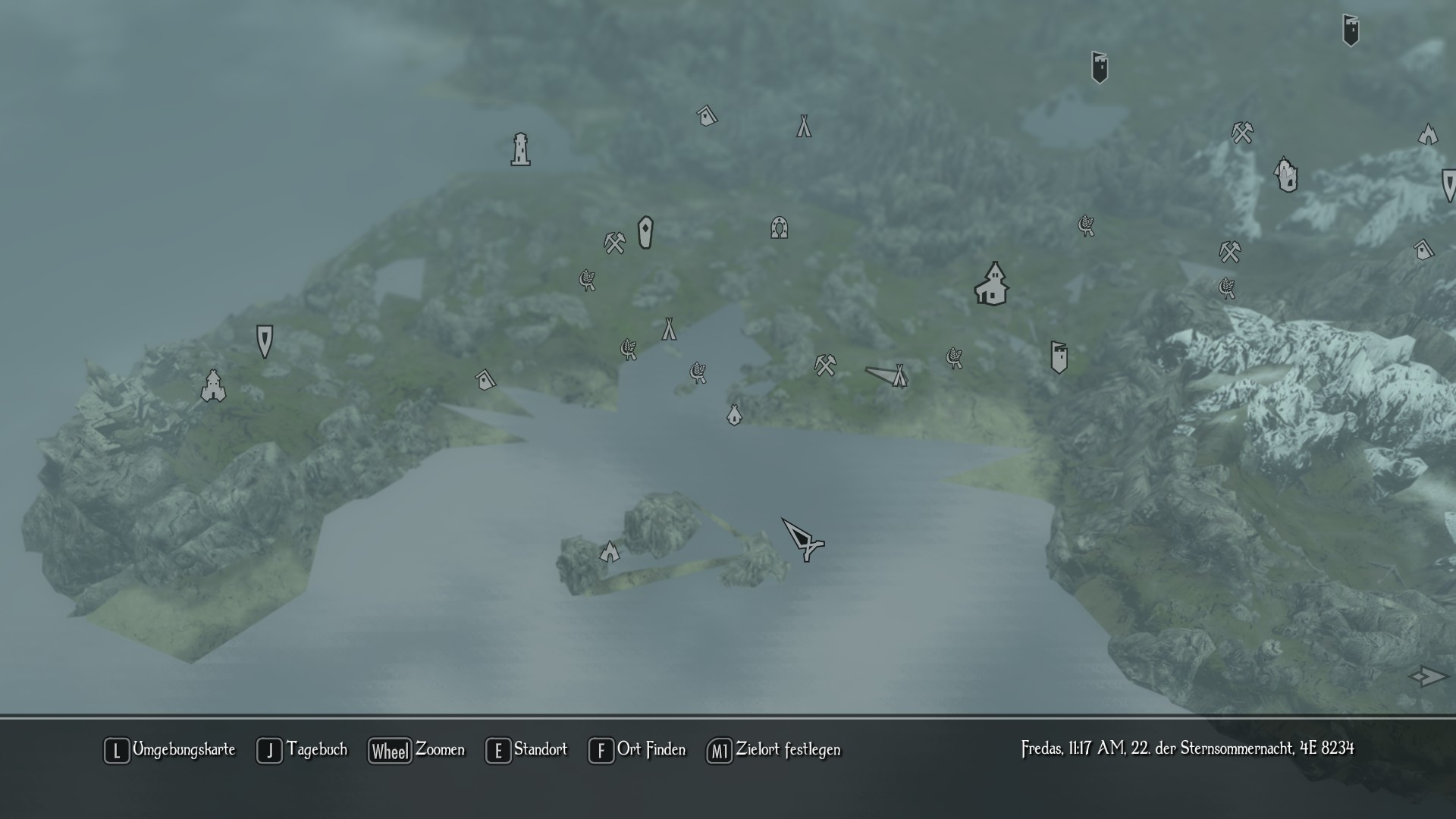Choose the castle fortress map marker

pos(213,386)
